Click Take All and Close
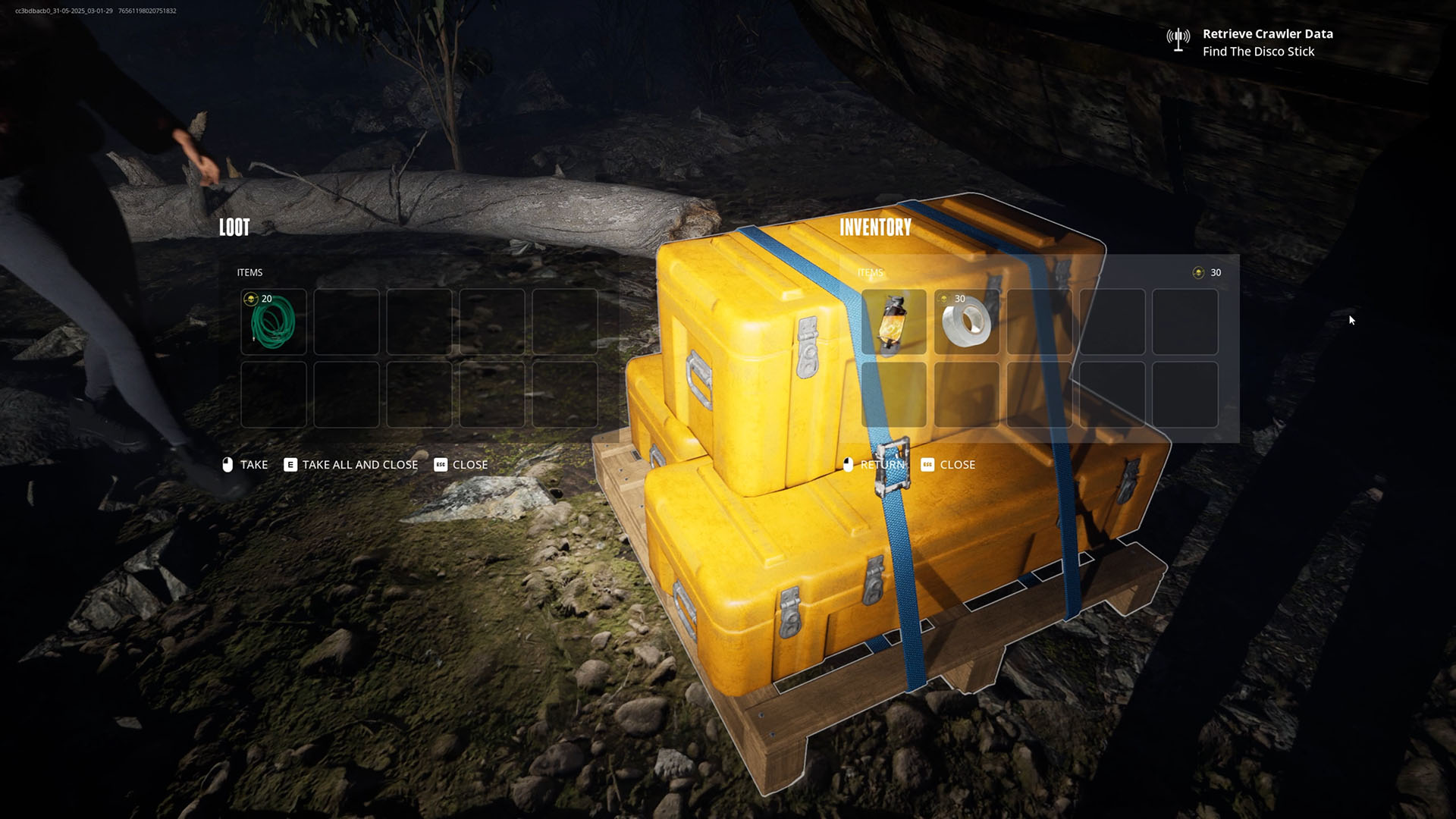Image resolution: width=1456 pixels, height=819 pixels. (350, 465)
